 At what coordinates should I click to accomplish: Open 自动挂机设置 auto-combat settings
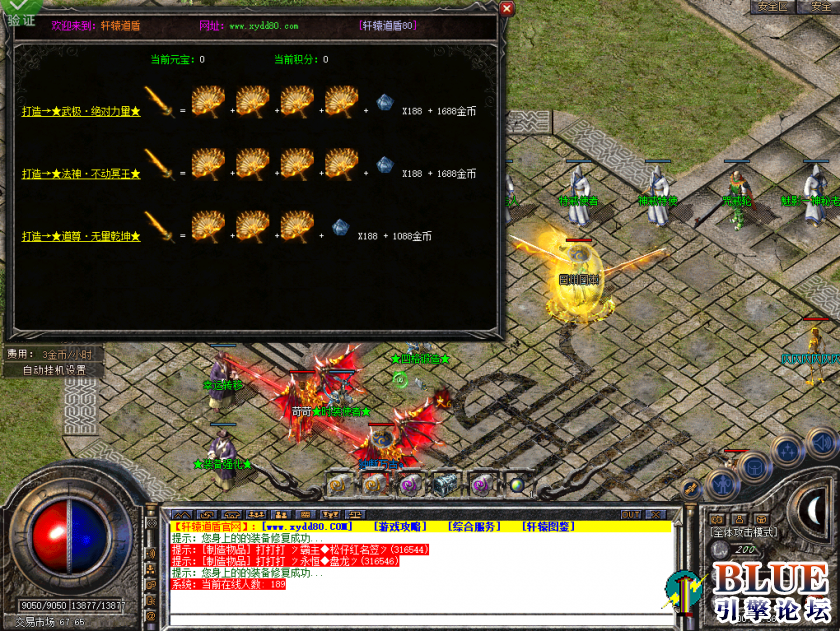[54, 369]
